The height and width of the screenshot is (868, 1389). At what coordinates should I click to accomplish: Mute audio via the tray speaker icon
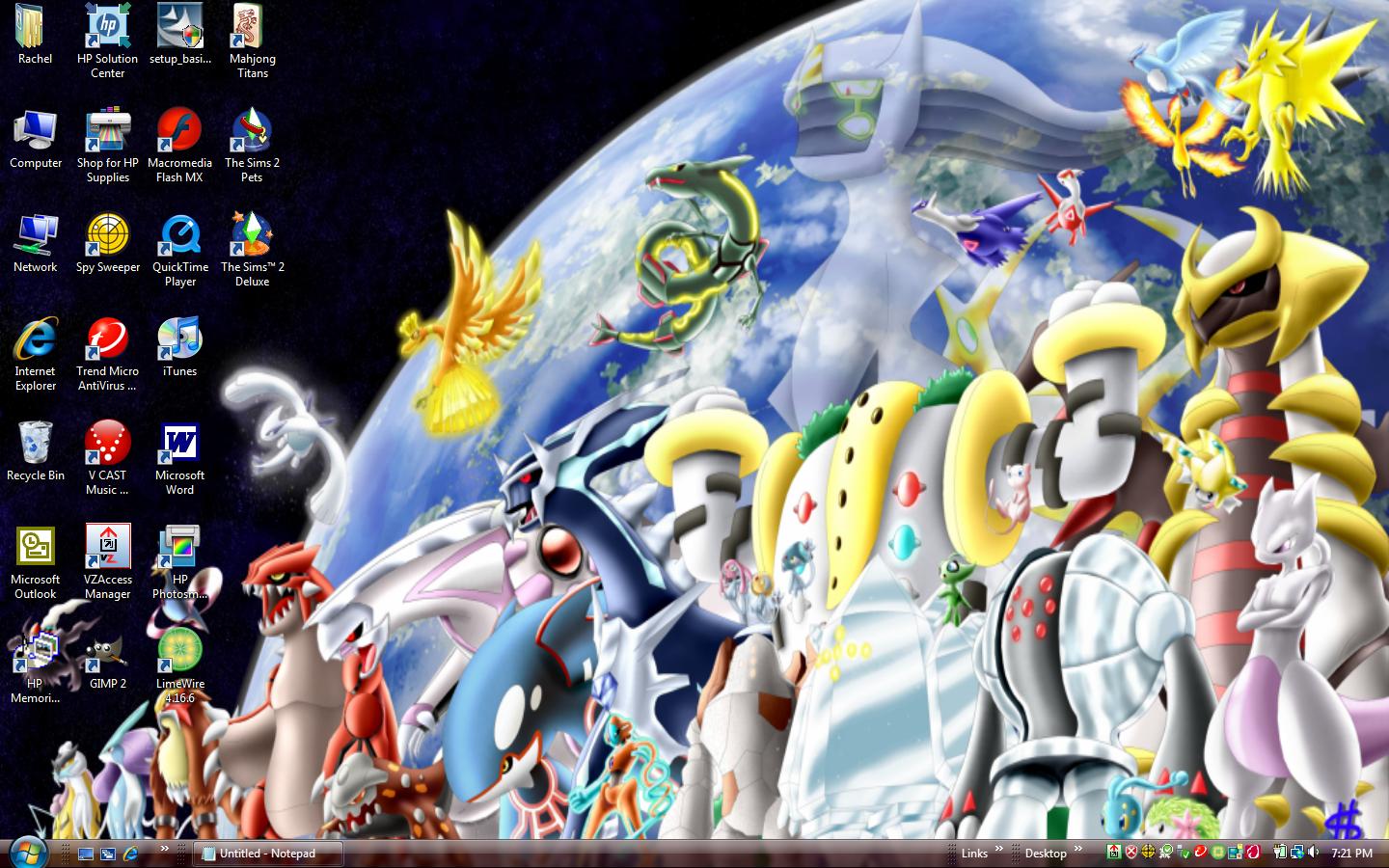pos(1314,854)
